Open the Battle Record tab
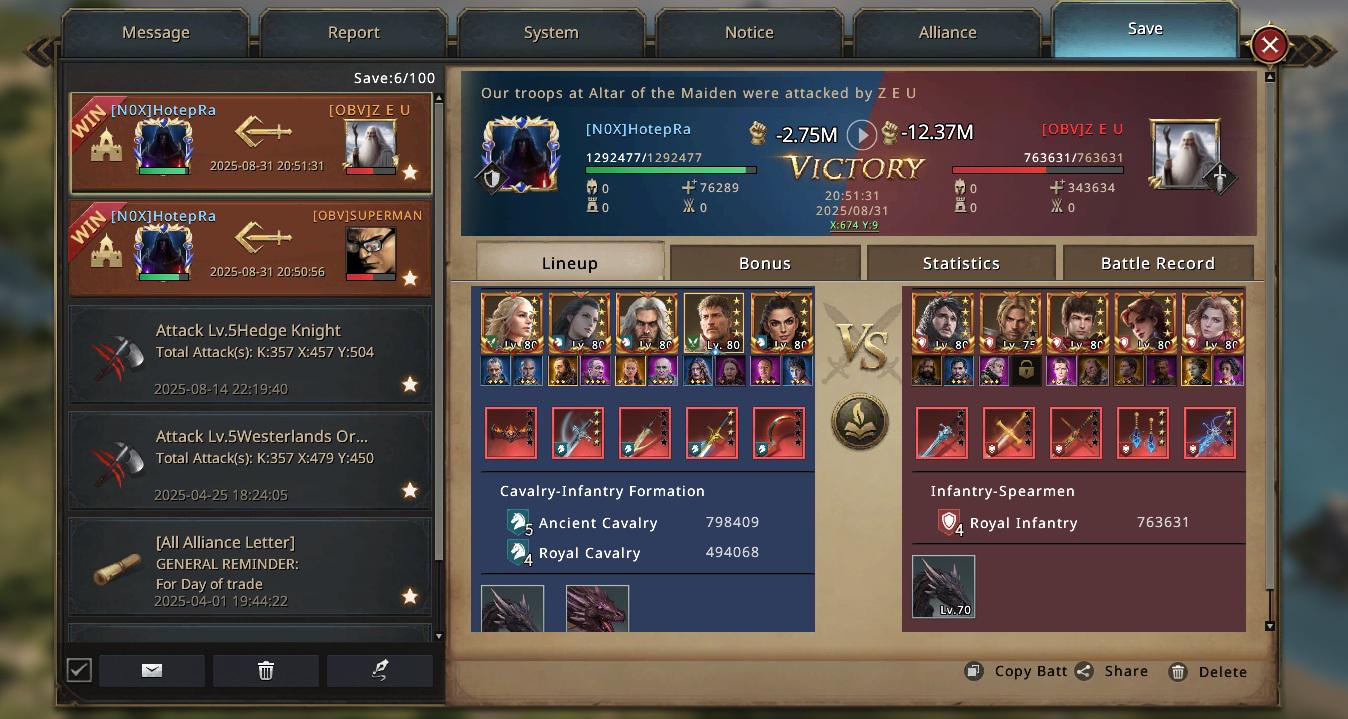 [1157, 263]
